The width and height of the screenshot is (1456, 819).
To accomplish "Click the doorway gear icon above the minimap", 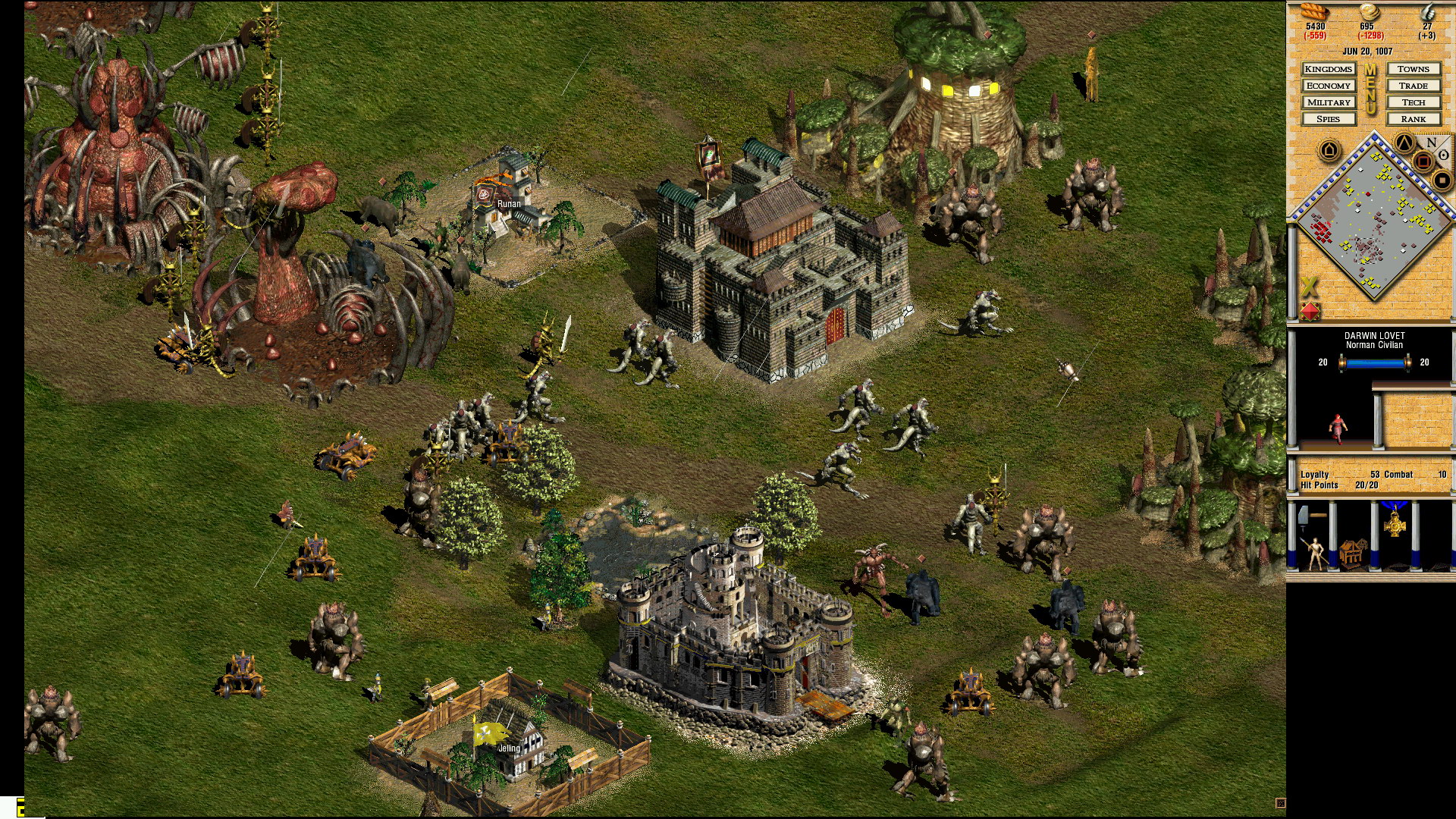I will tap(1328, 149).
